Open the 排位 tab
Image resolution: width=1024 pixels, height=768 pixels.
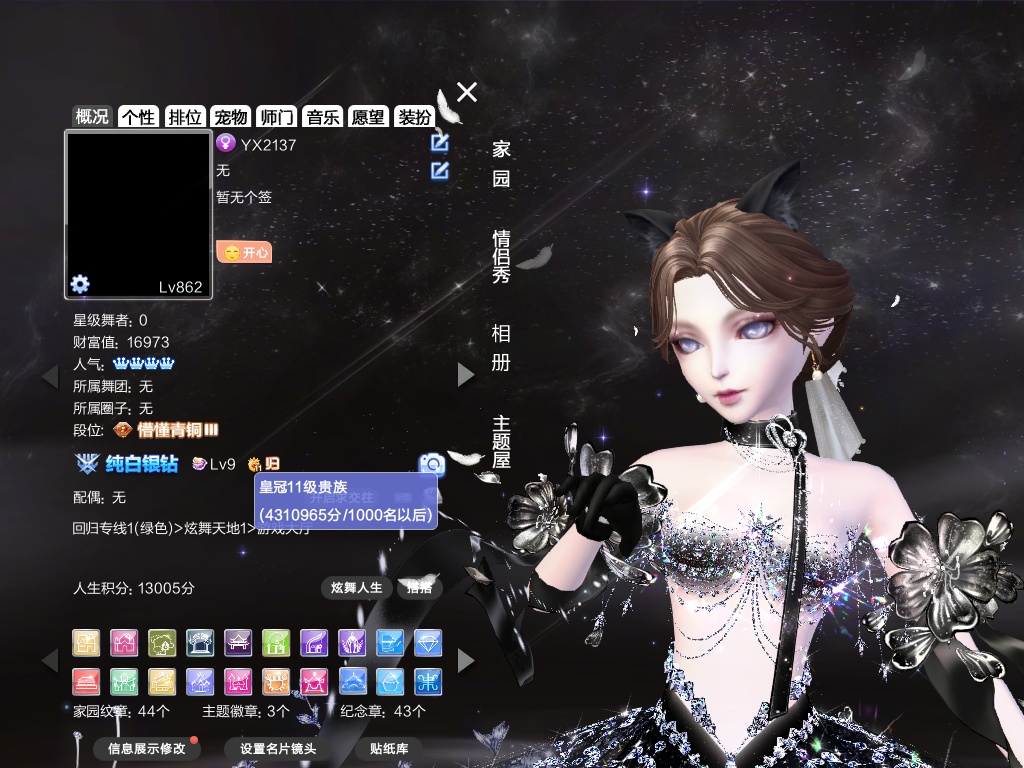coord(185,117)
